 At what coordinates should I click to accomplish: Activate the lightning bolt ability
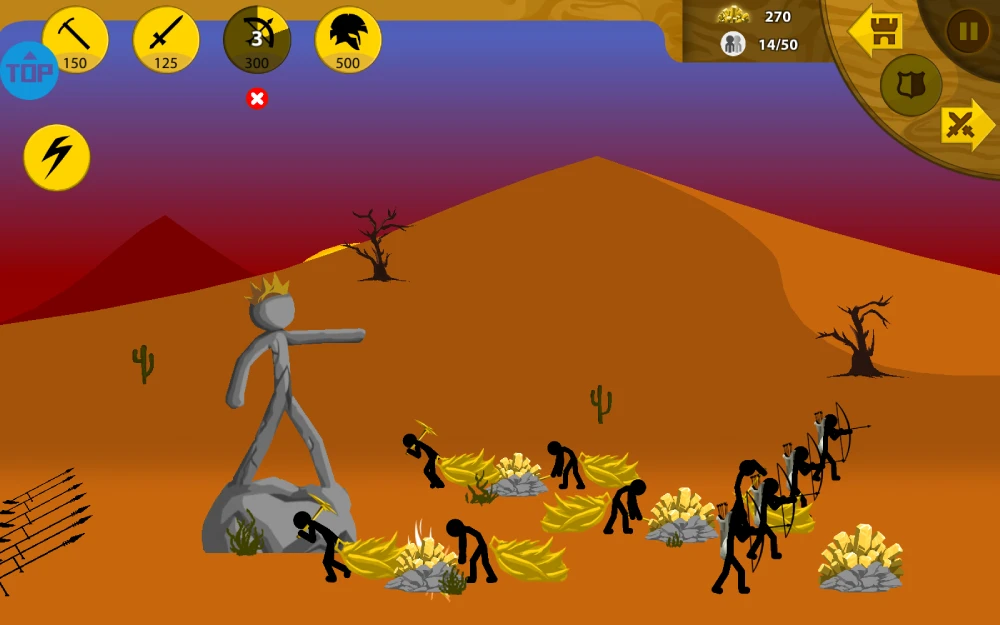[x=57, y=157]
